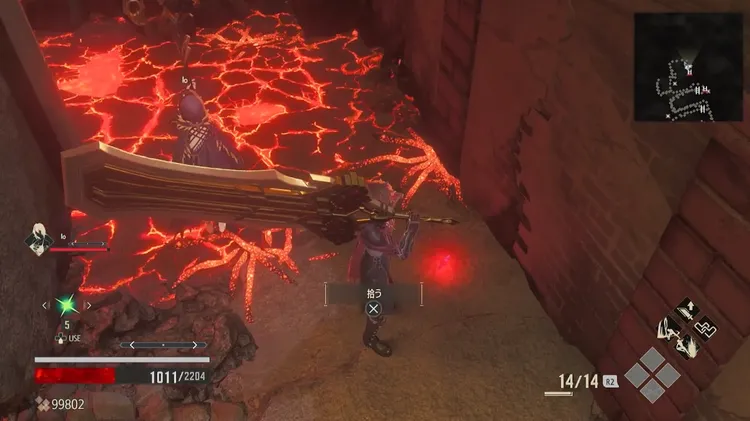Activate the zigzag pattern gift icon

click(707, 327)
